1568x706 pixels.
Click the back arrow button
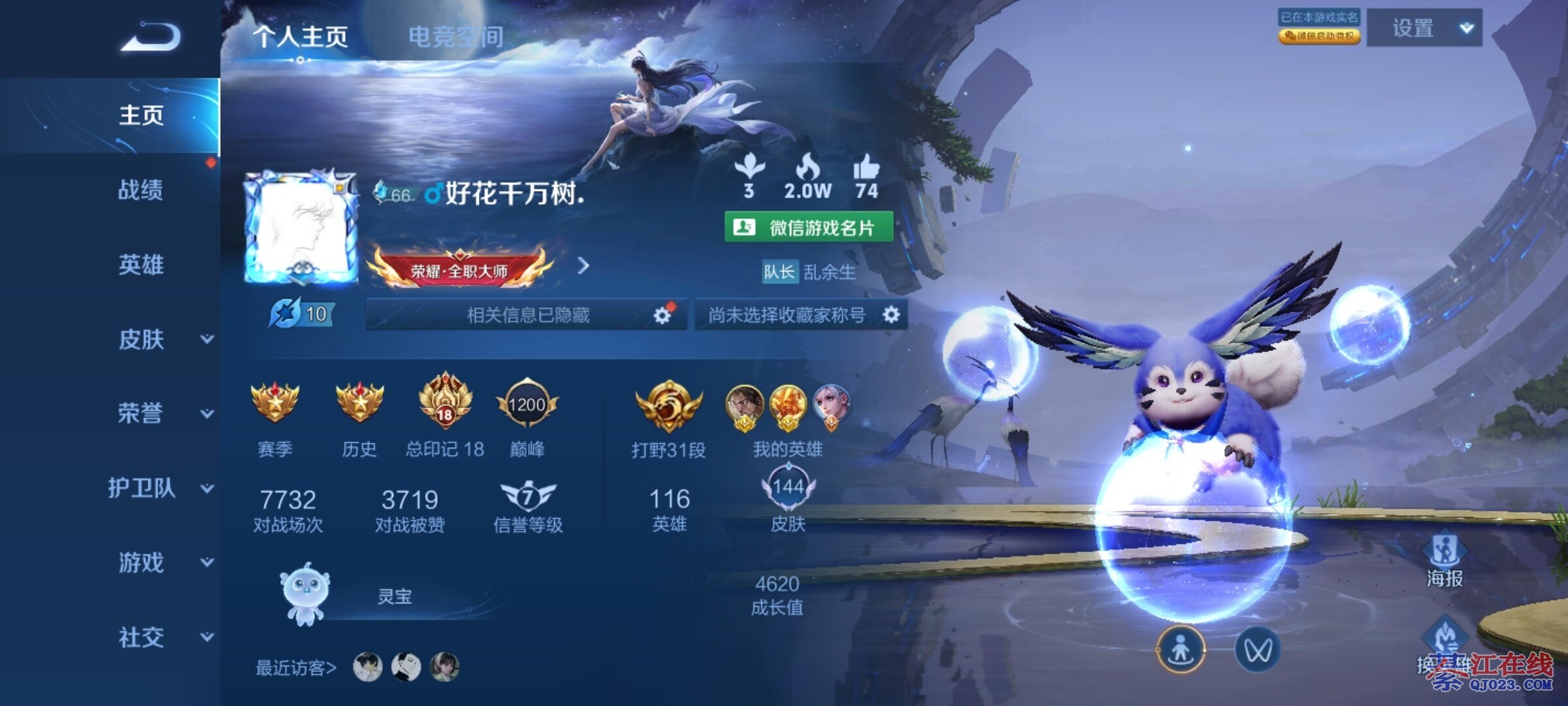(150, 37)
